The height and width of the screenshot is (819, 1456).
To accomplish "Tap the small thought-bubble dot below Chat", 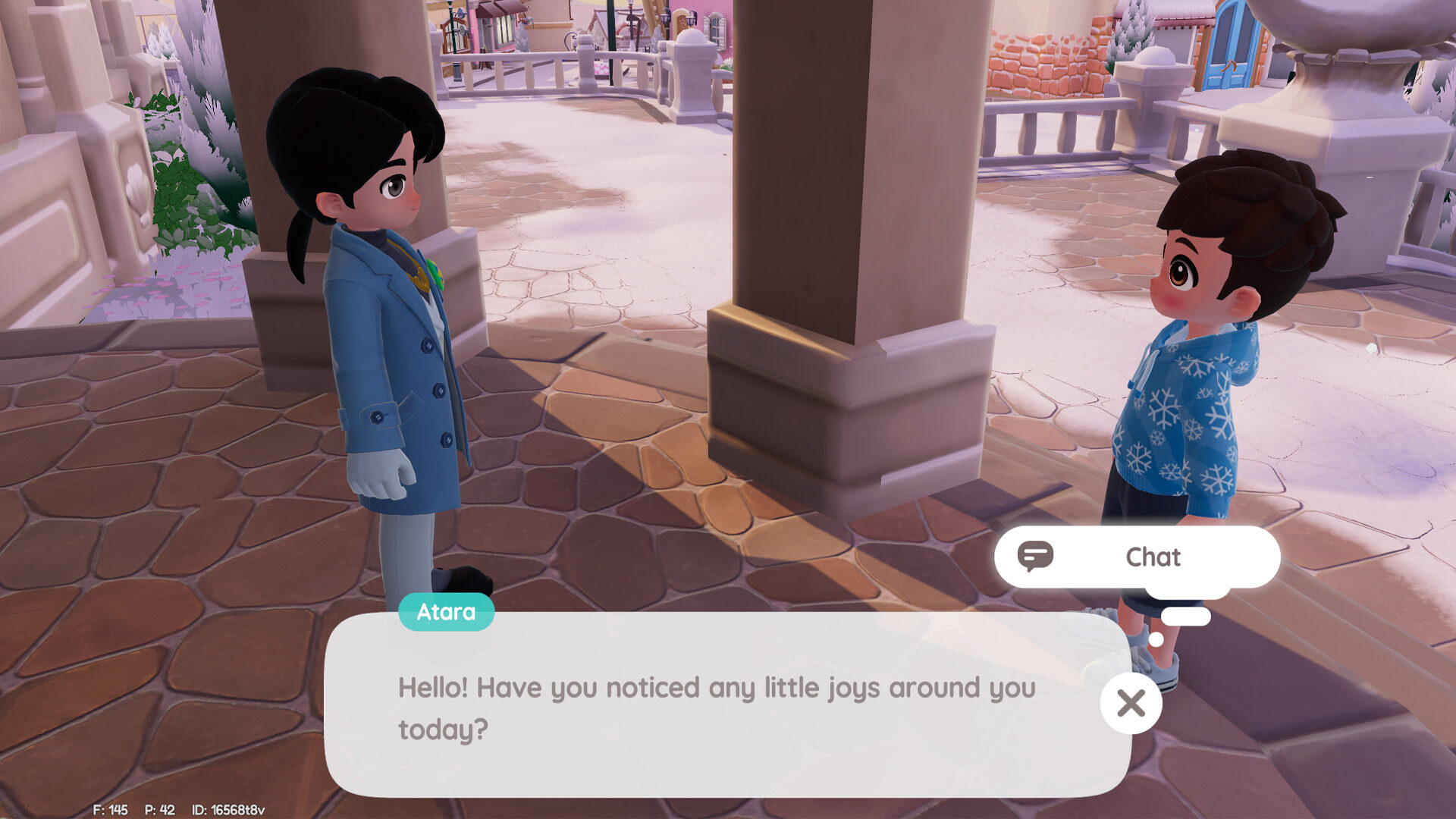I will (1156, 639).
